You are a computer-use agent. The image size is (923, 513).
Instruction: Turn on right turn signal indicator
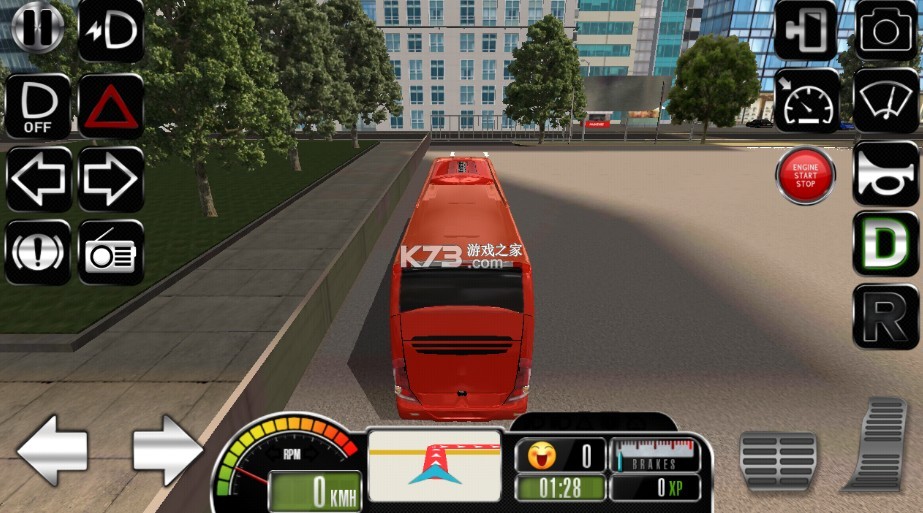[111, 180]
